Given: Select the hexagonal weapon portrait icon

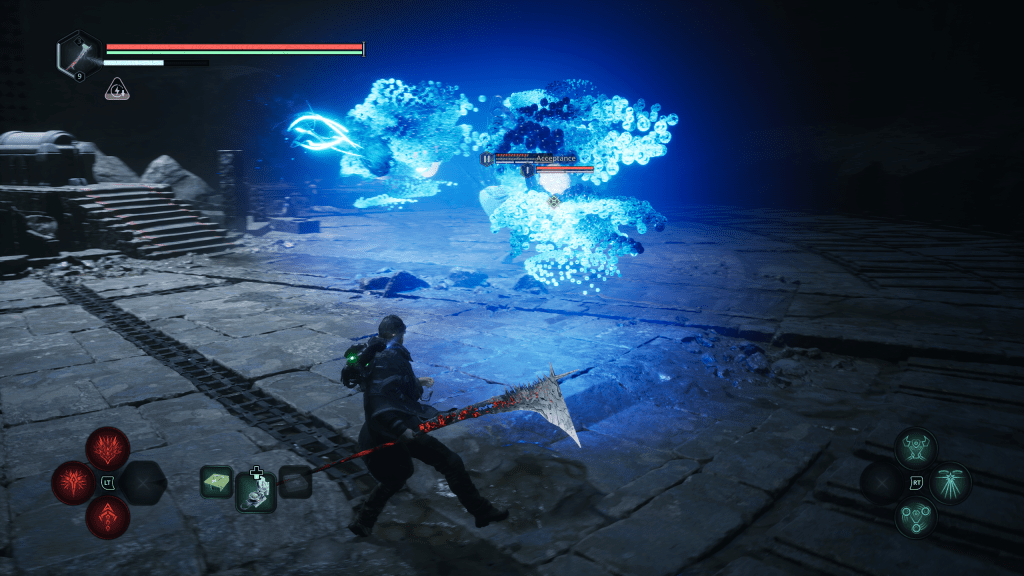Looking at the screenshot, I should click(x=78, y=53).
